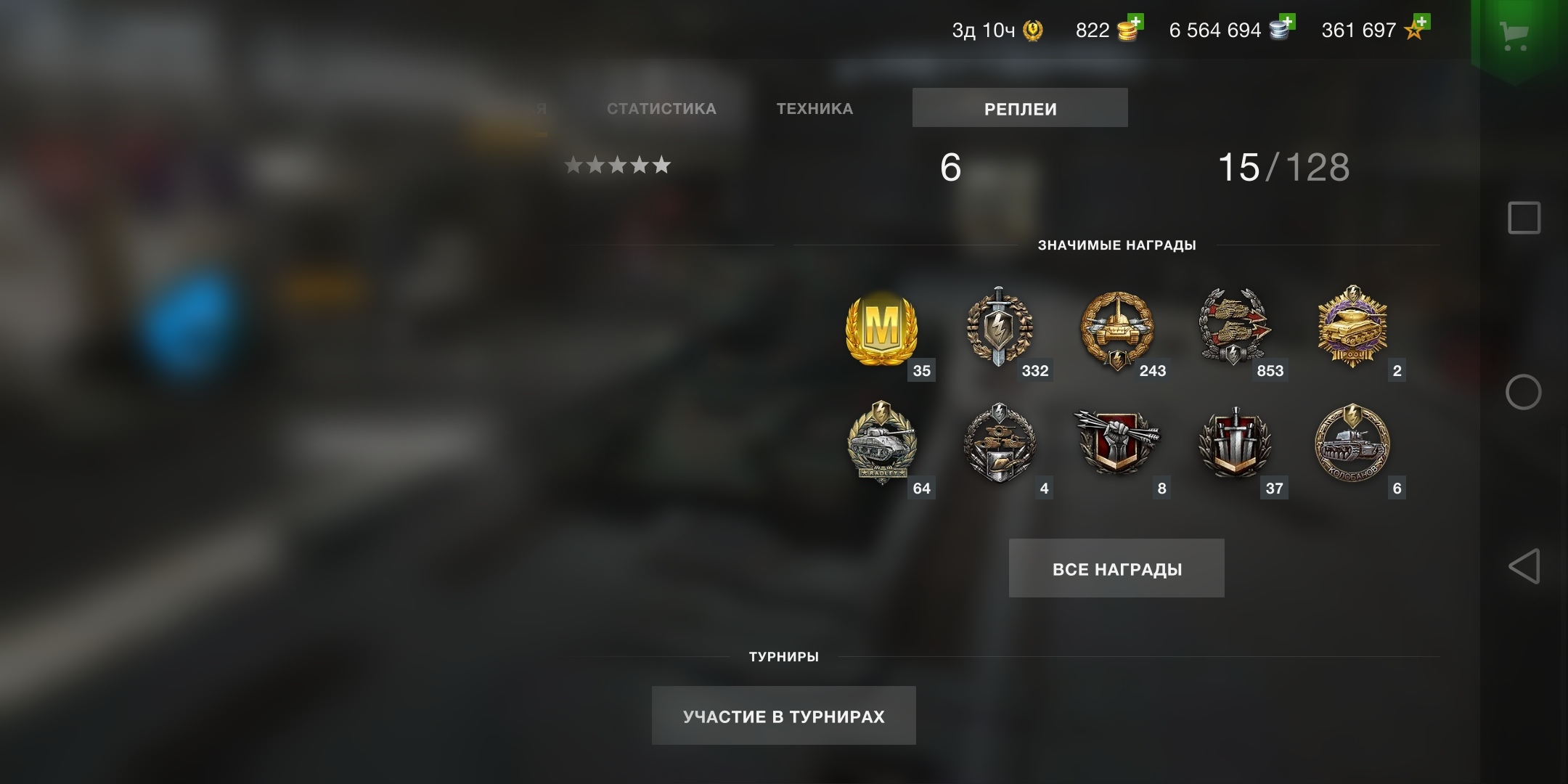Viewport: 1568px width, 784px height.
Task: View the twin tanks arrow medal with 853
Action: 1234,327
